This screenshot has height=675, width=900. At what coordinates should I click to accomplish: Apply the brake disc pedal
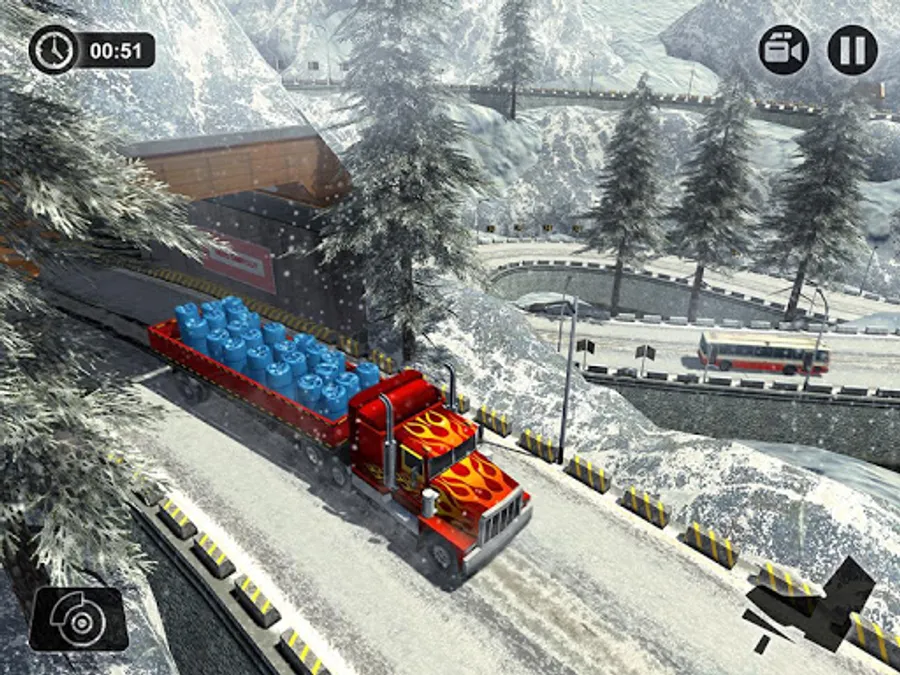[x=78, y=619]
